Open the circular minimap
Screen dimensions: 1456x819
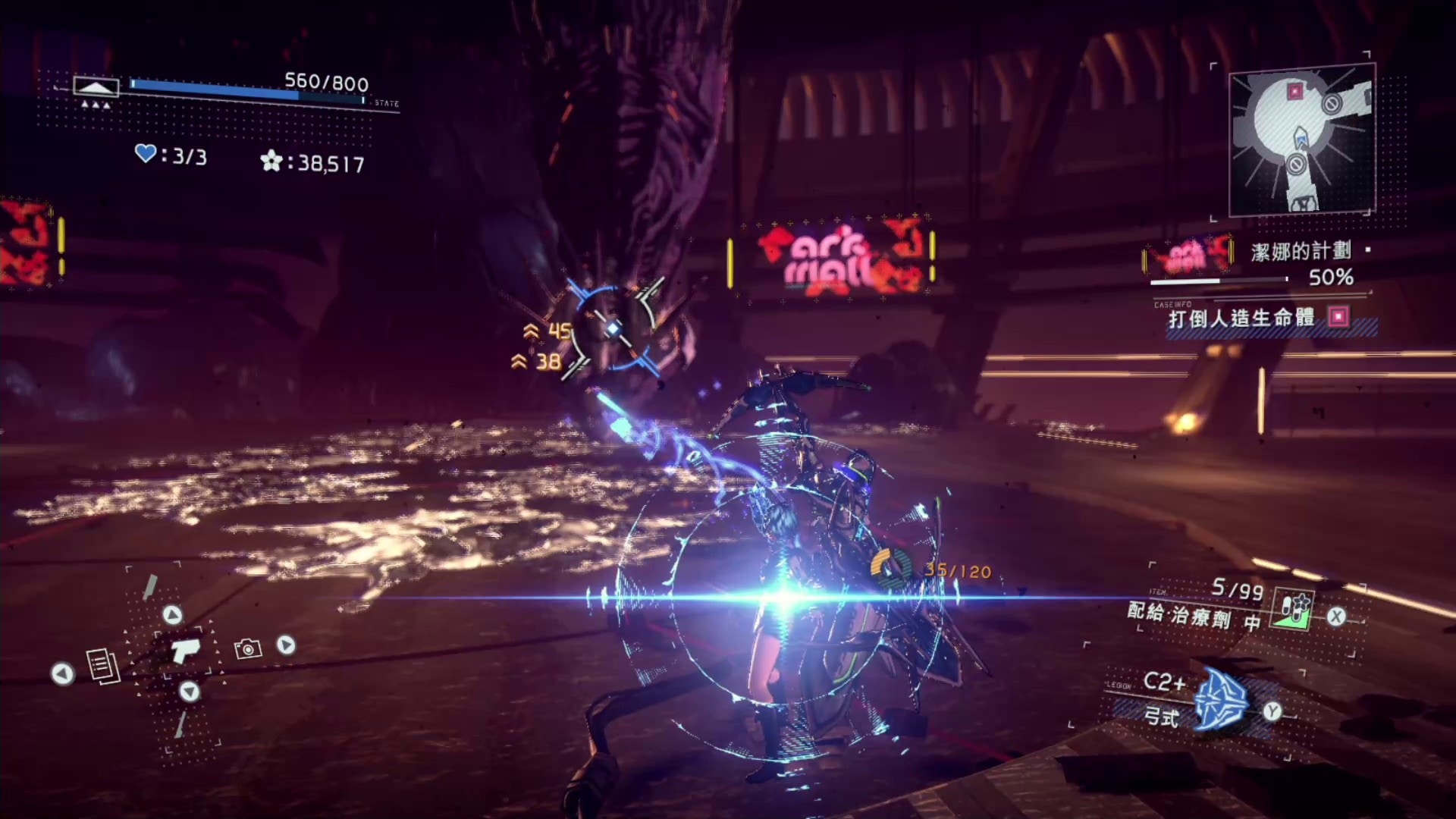1300,140
